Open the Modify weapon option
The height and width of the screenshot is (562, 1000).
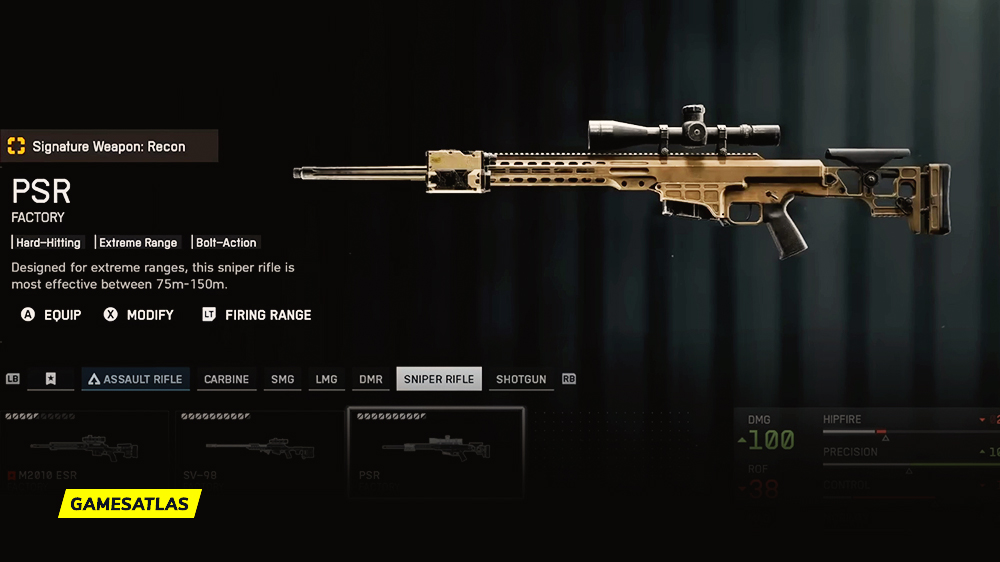coord(139,315)
